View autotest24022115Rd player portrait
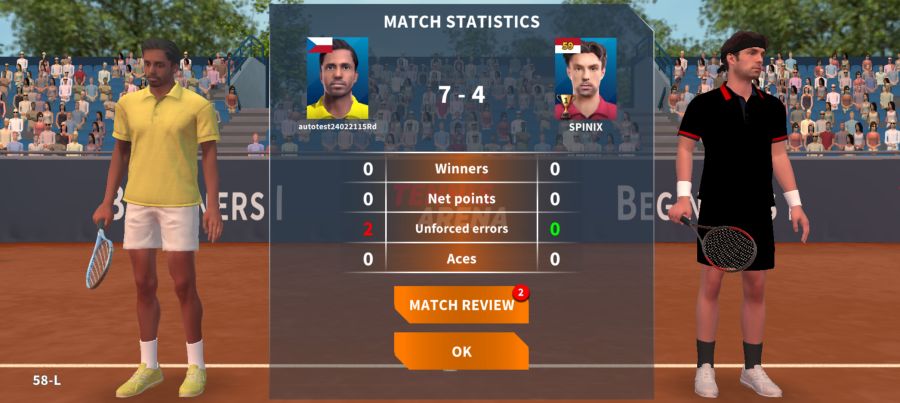 pos(337,79)
